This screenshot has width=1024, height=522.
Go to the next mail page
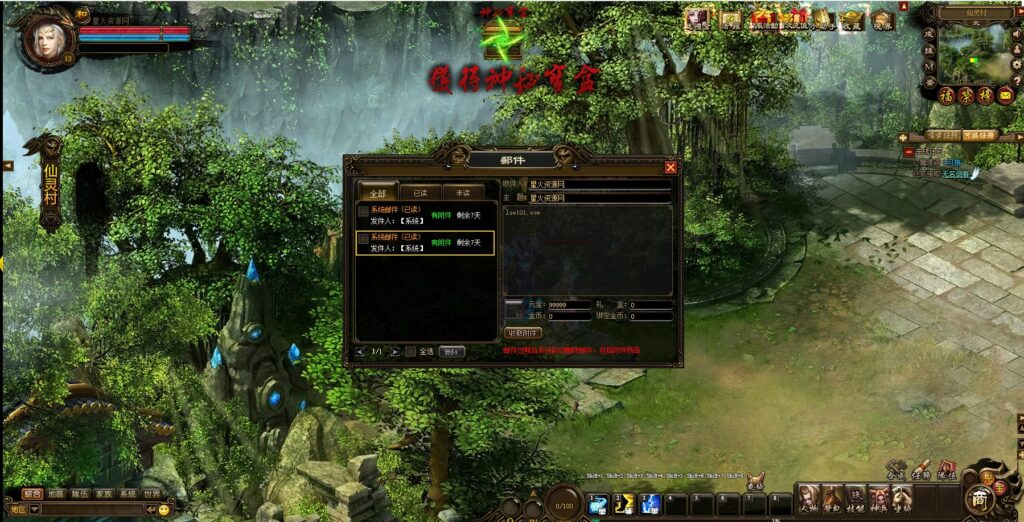[x=395, y=352]
